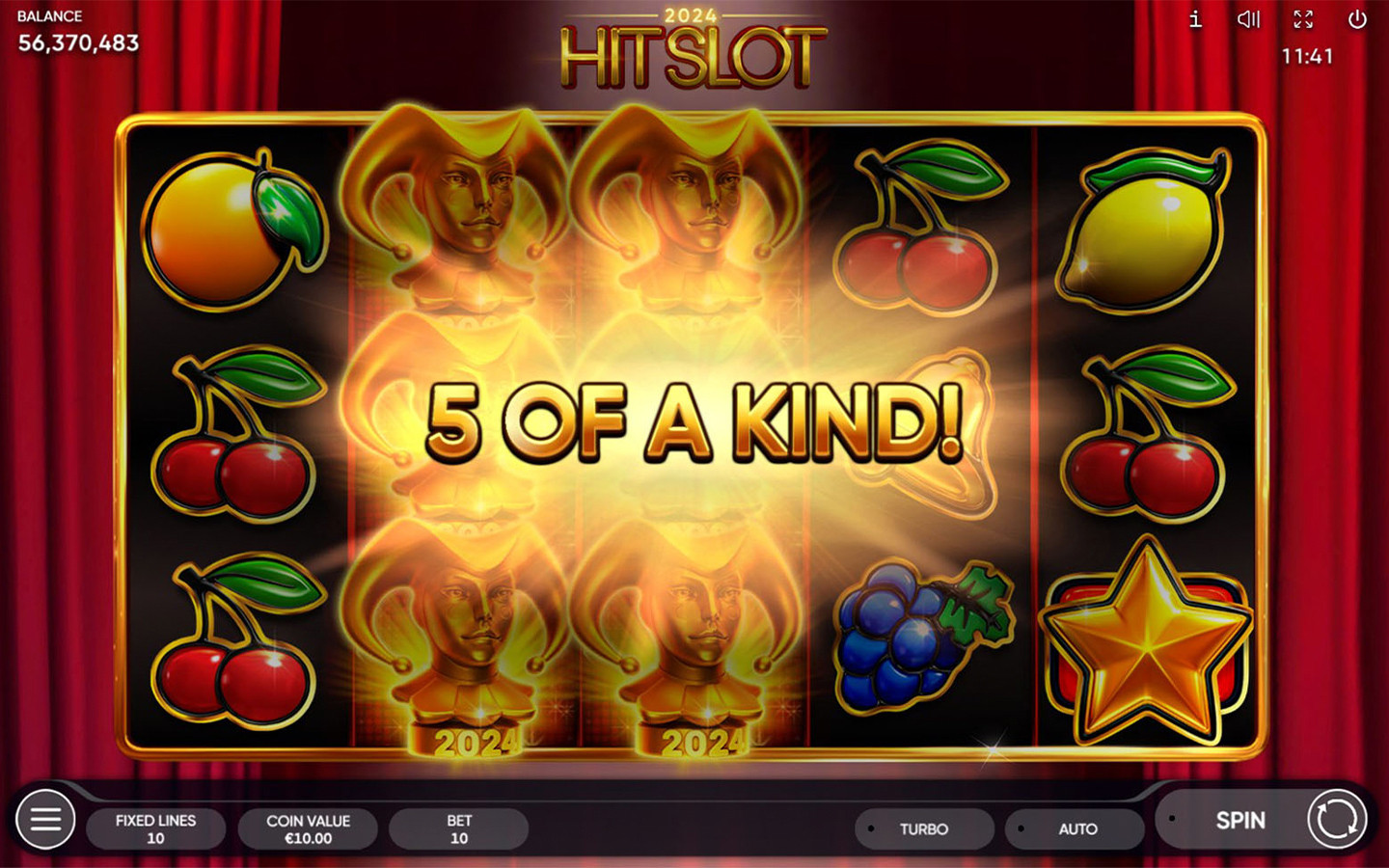
Task: Open the Fixed Lines selector
Action: pos(155,827)
